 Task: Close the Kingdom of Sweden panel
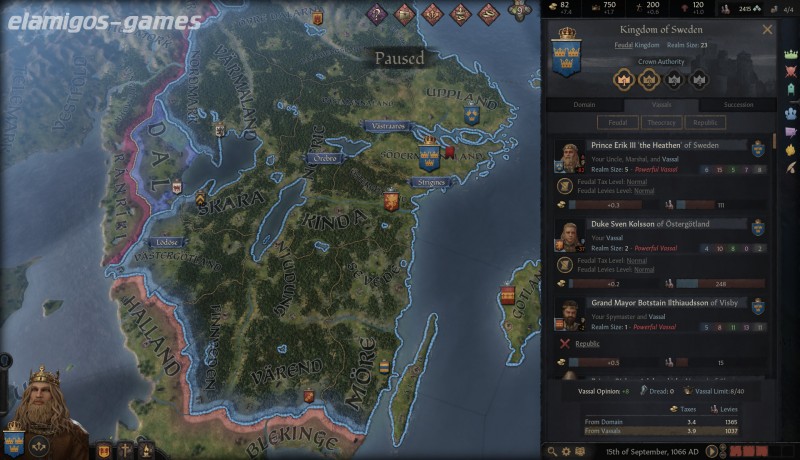coord(768,30)
